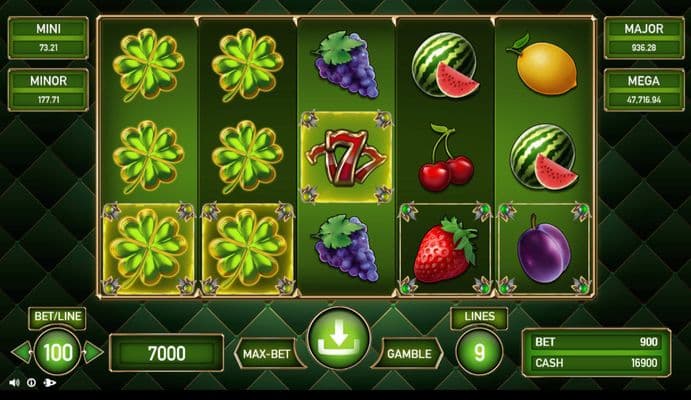The height and width of the screenshot is (400, 691).
Task: Increase the bet per line with right arrow
Action: point(93,352)
